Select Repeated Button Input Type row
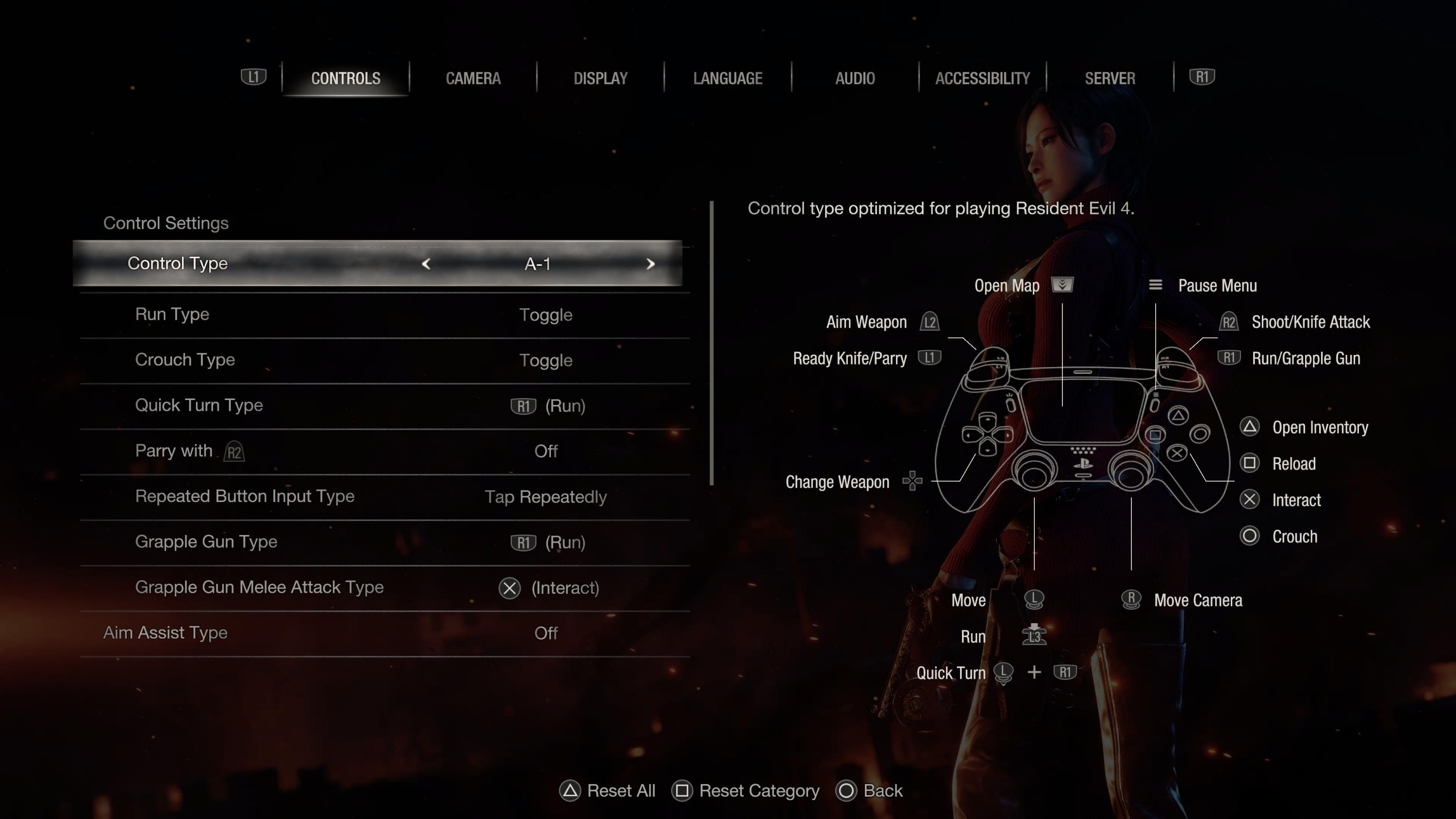1456x819 pixels. coord(384,497)
